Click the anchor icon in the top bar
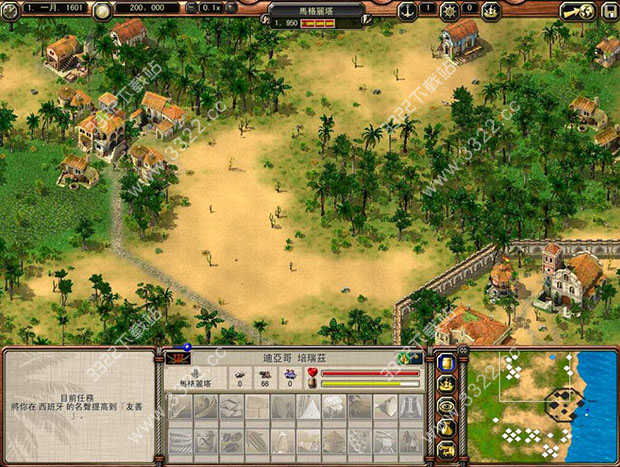 407,9
